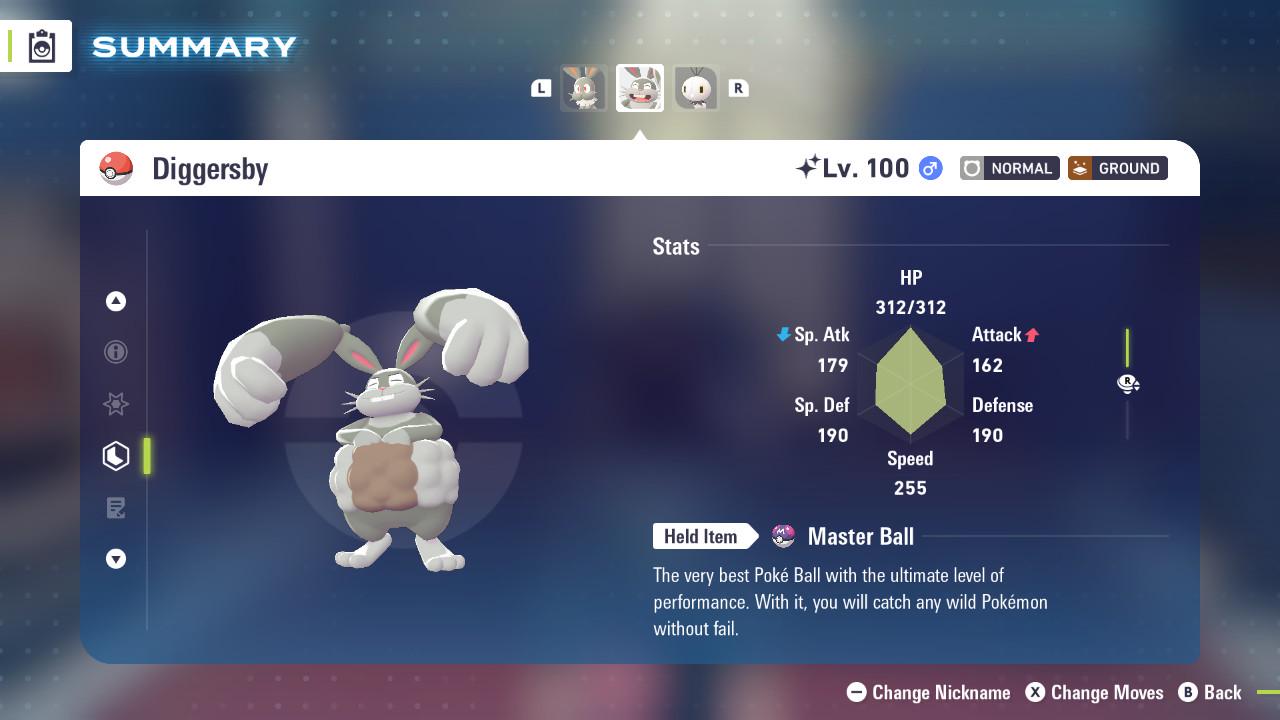Click the NORMAL type badge

pos(1009,168)
